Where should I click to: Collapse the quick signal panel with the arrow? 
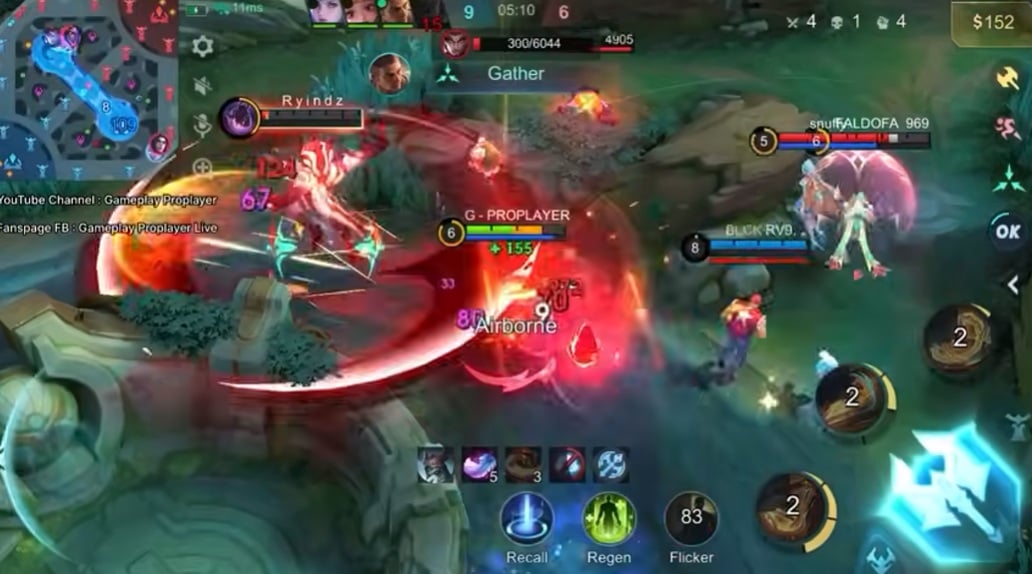(1012, 285)
